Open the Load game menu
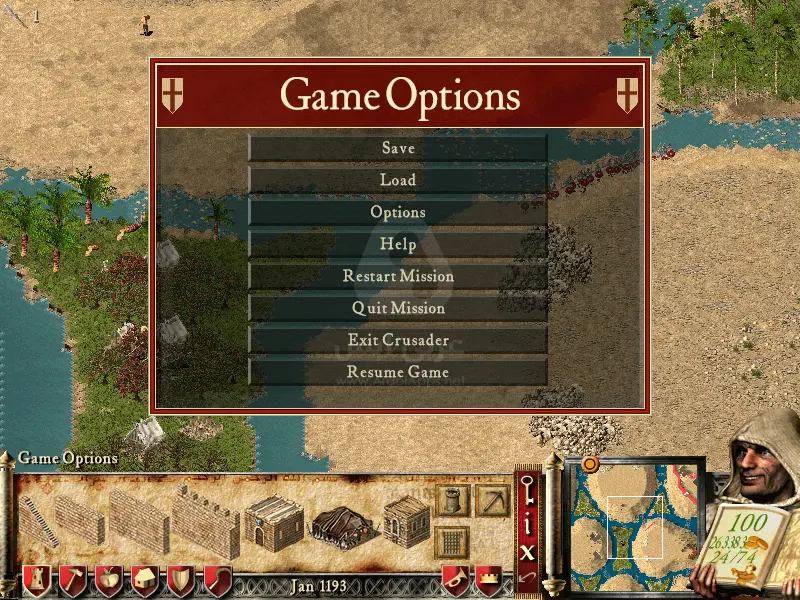 coord(398,180)
